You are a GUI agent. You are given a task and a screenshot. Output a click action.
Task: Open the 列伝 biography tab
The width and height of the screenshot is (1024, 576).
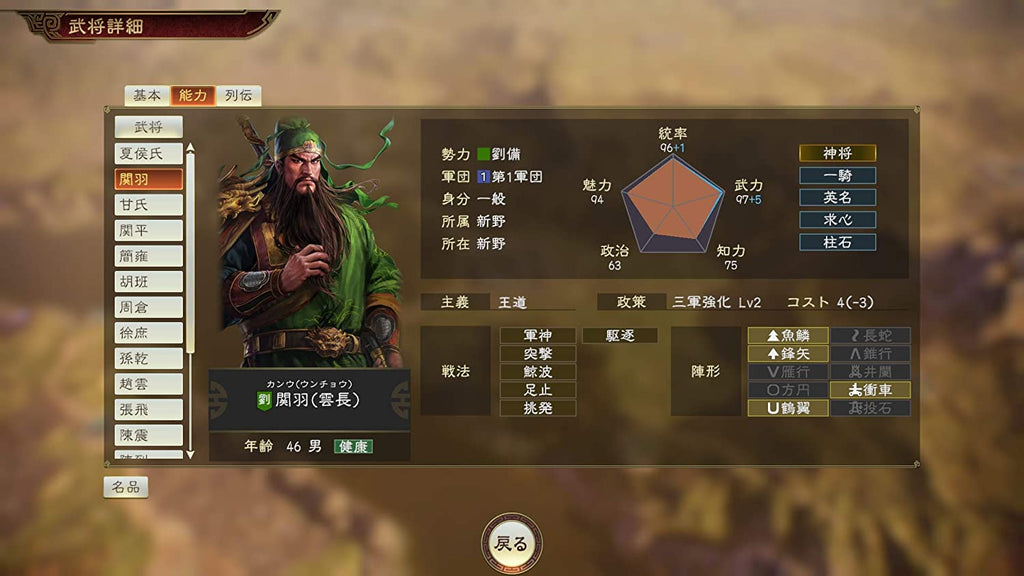coord(238,95)
